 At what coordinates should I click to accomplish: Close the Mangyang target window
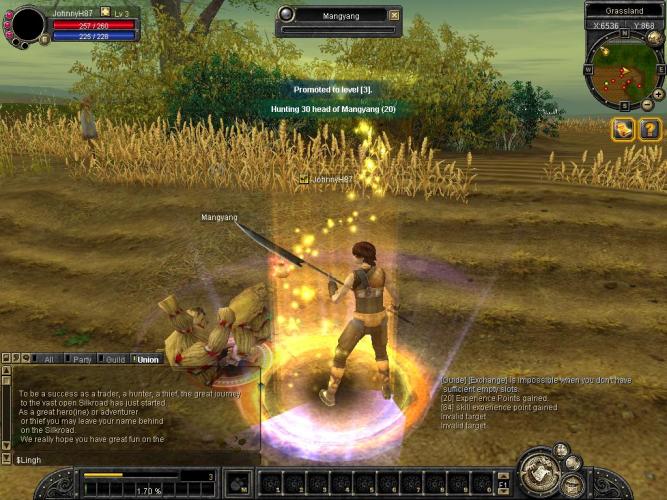pyautogui.click(x=394, y=15)
